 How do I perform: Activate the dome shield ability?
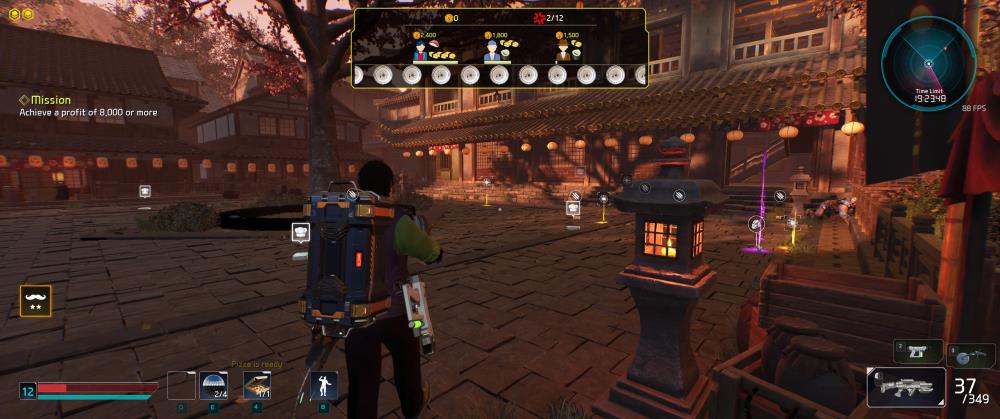coord(215,386)
